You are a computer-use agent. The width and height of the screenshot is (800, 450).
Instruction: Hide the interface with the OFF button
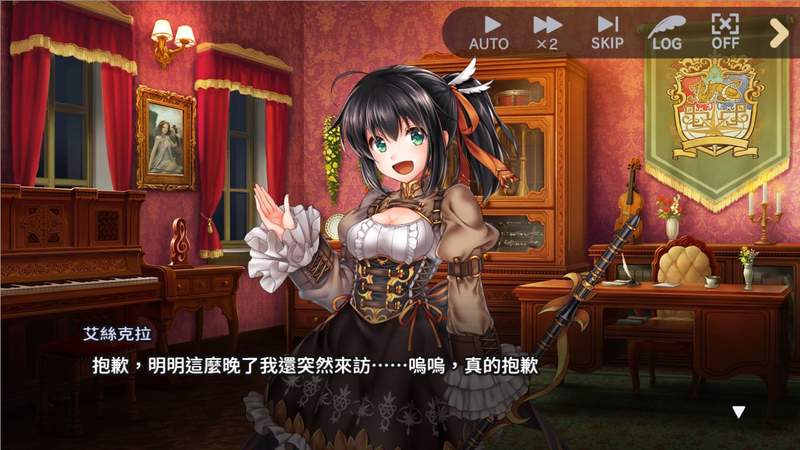pyautogui.click(x=724, y=32)
